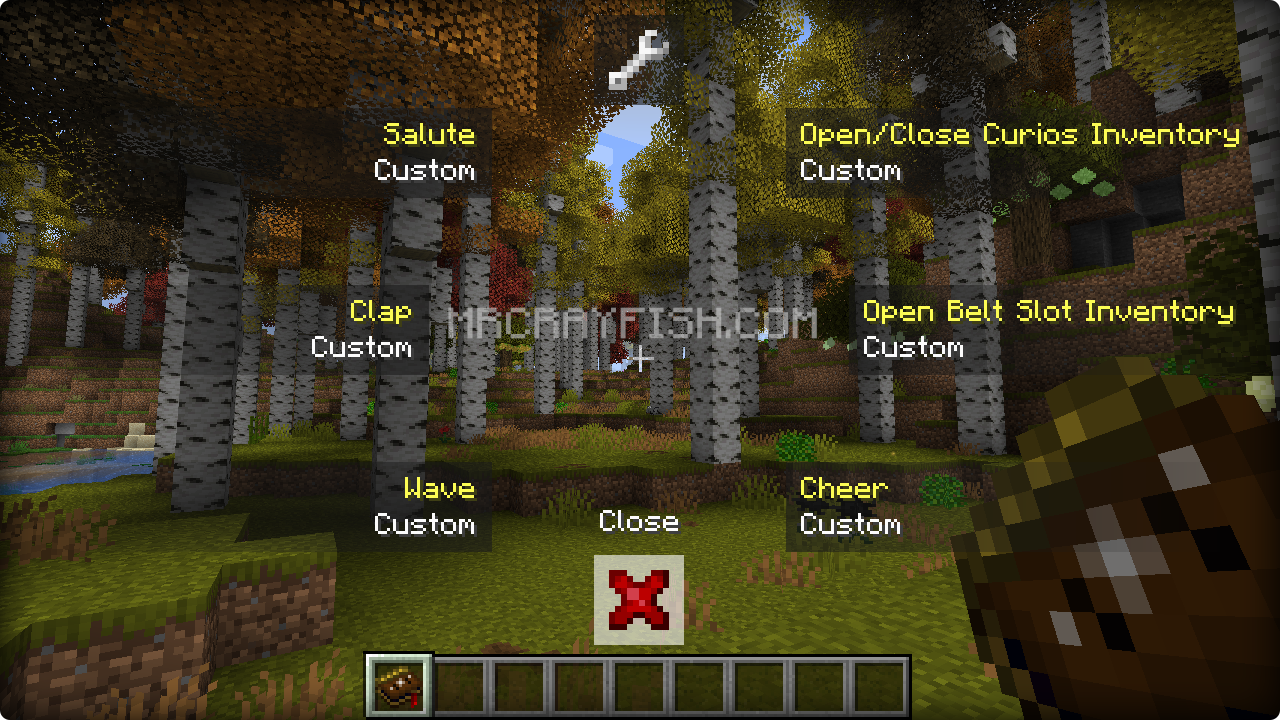Select the book in the hotbar
The height and width of the screenshot is (720, 1280).
click(399, 685)
